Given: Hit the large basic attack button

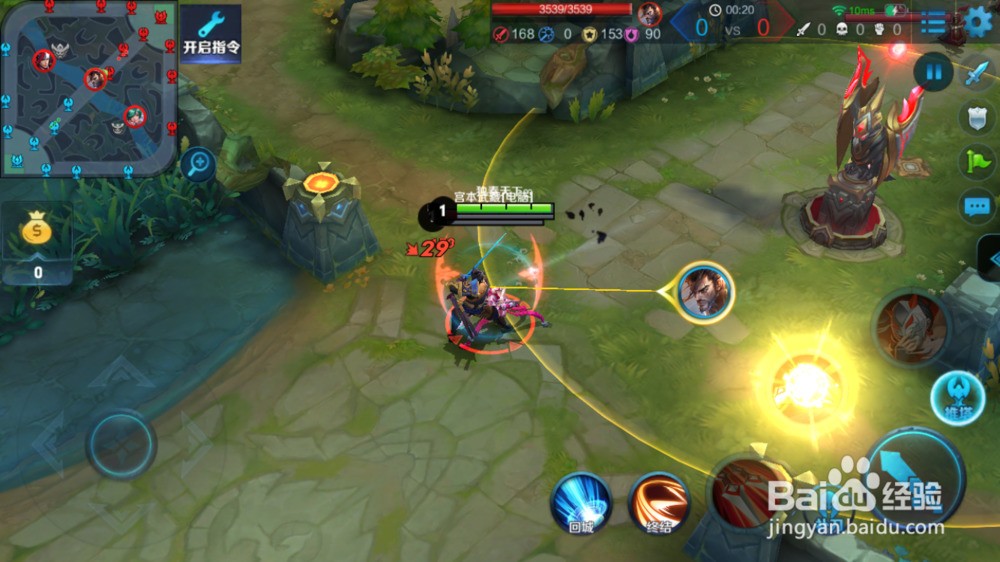Looking at the screenshot, I should 915,478.
